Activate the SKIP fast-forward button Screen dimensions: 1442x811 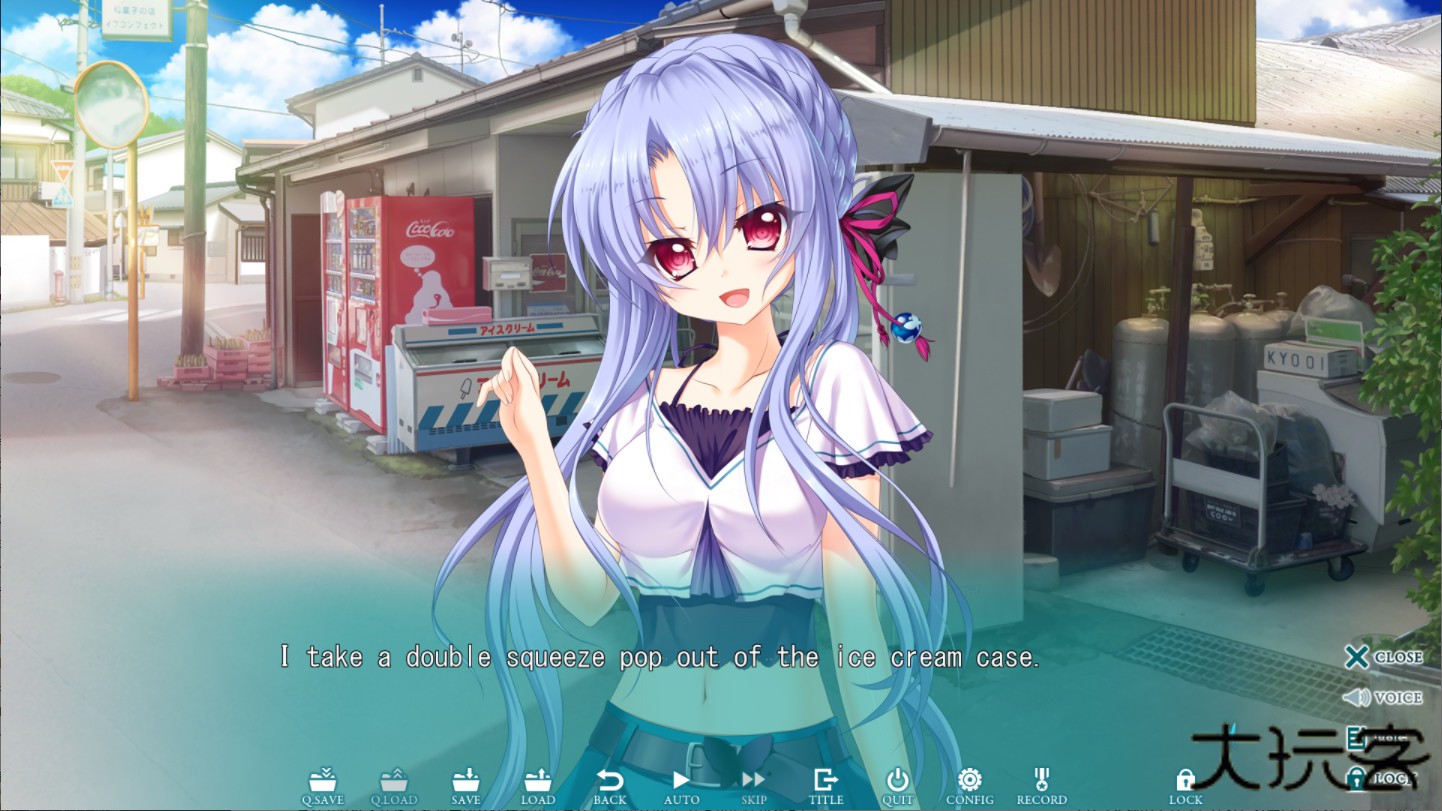click(753, 786)
